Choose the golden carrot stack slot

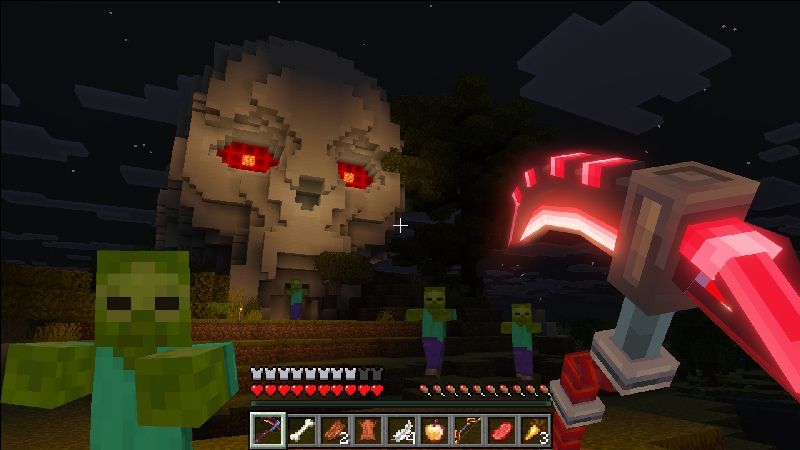(x=533, y=430)
